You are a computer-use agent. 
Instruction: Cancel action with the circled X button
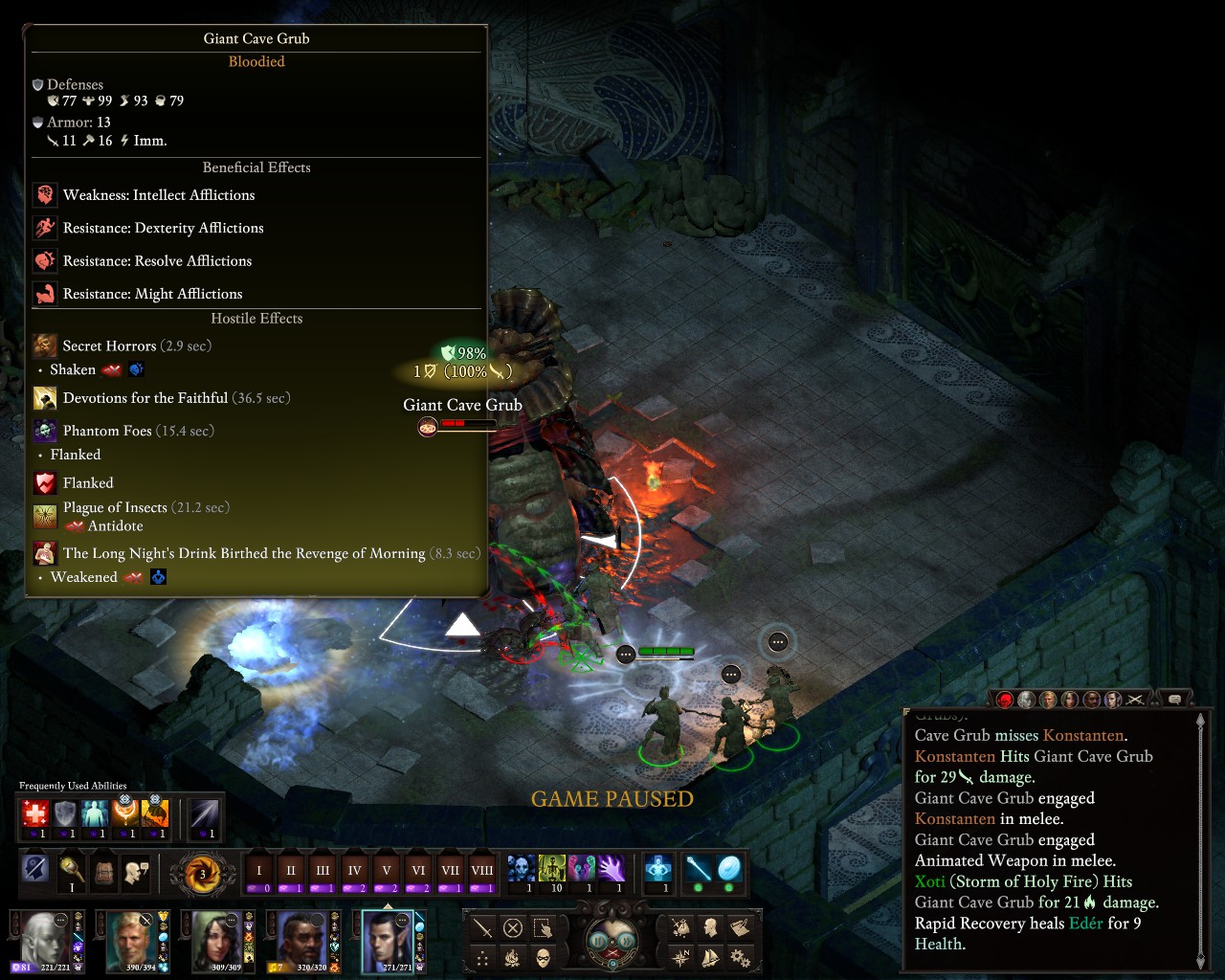(x=513, y=928)
